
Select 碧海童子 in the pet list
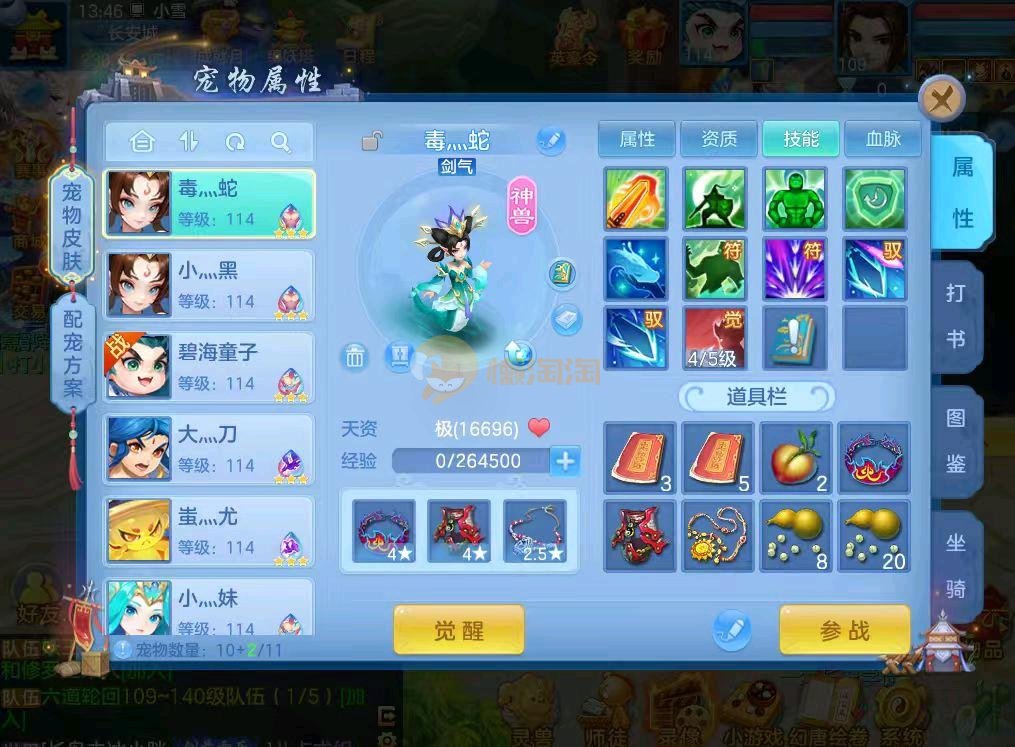click(210, 367)
